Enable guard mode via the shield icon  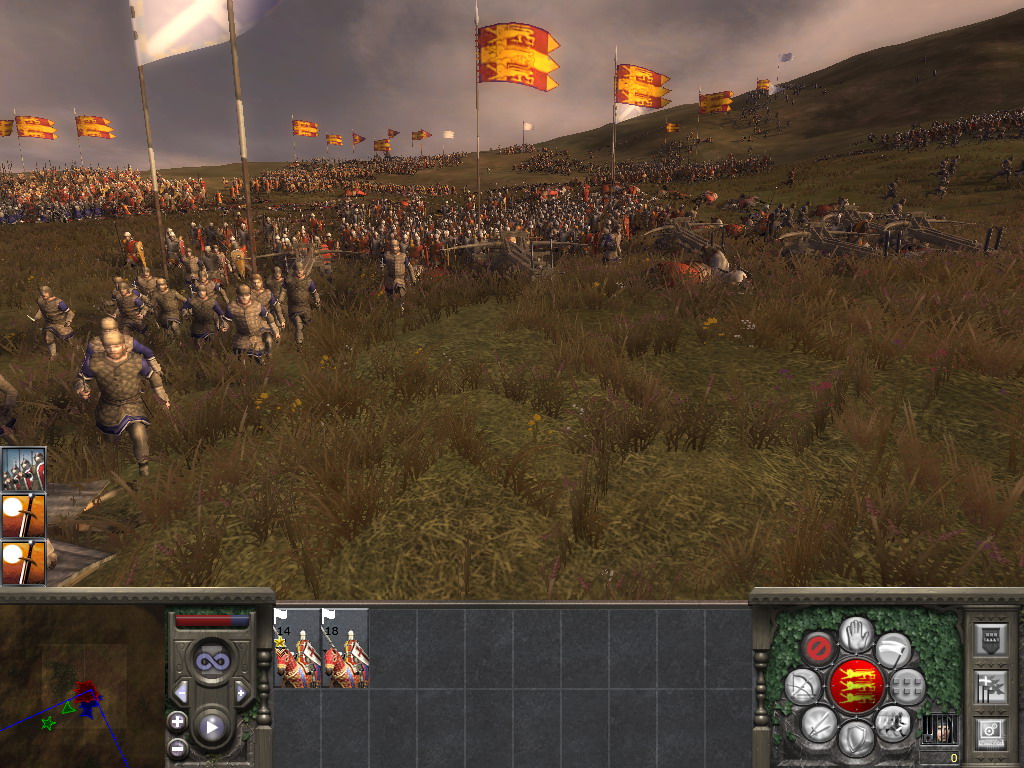(x=855, y=738)
